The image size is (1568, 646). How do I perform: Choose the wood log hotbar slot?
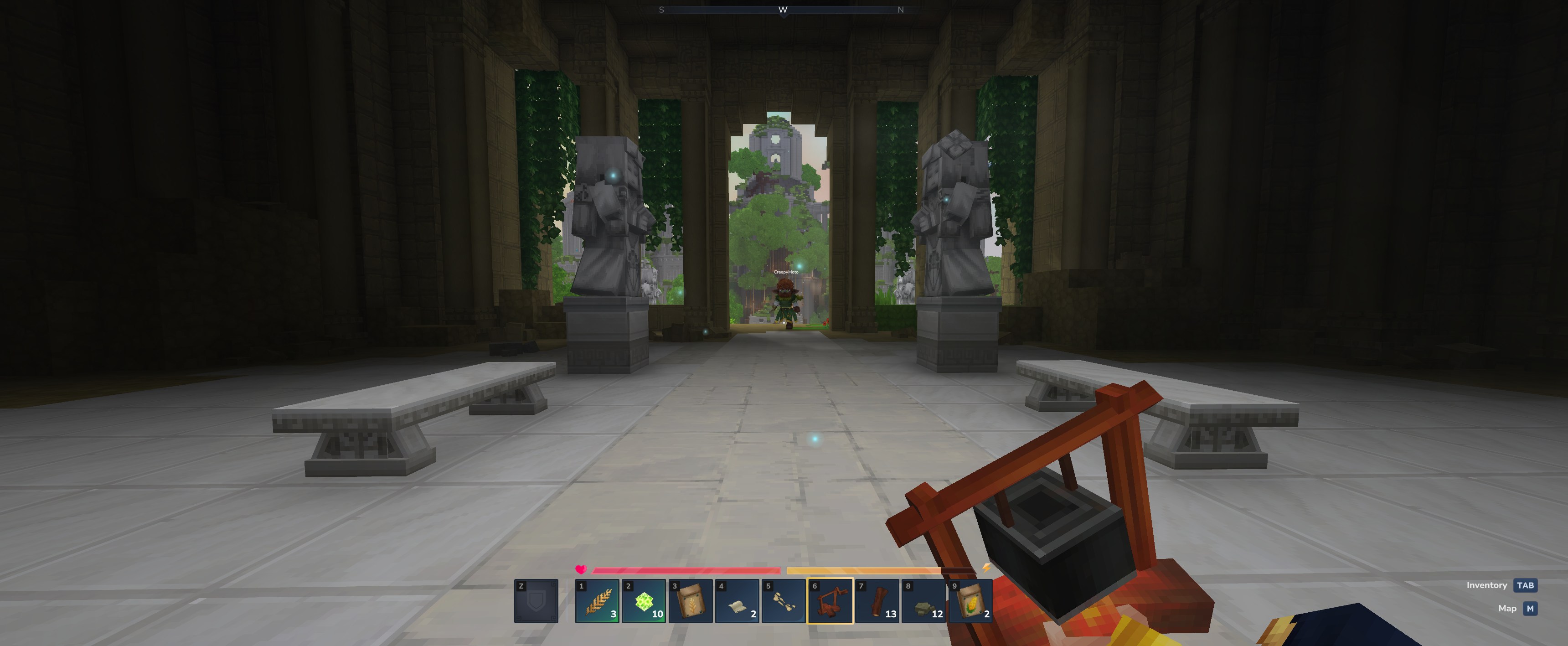click(877, 601)
